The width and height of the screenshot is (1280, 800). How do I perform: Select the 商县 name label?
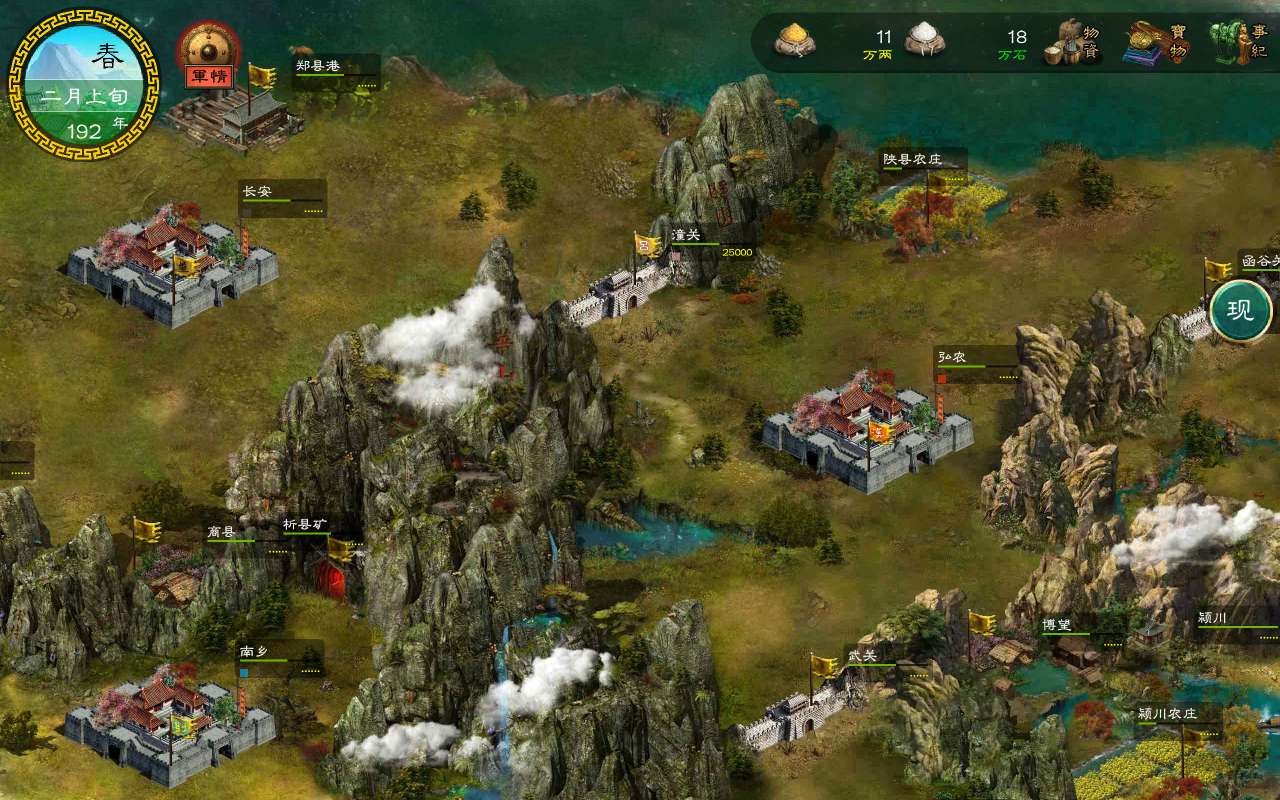tap(221, 532)
